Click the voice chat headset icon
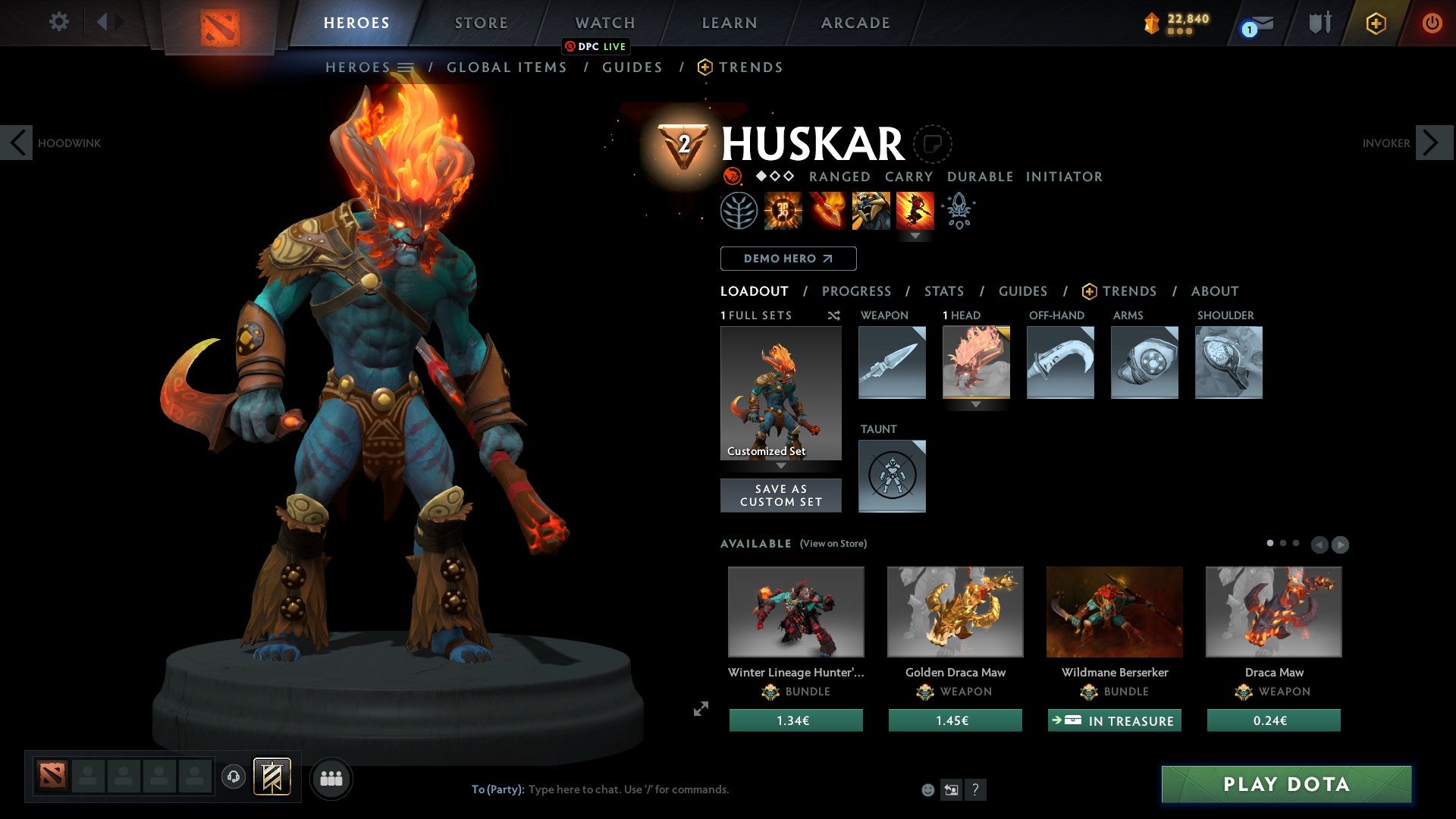The height and width of the screenshot is (819, 1456). click(x=233, y=777)
